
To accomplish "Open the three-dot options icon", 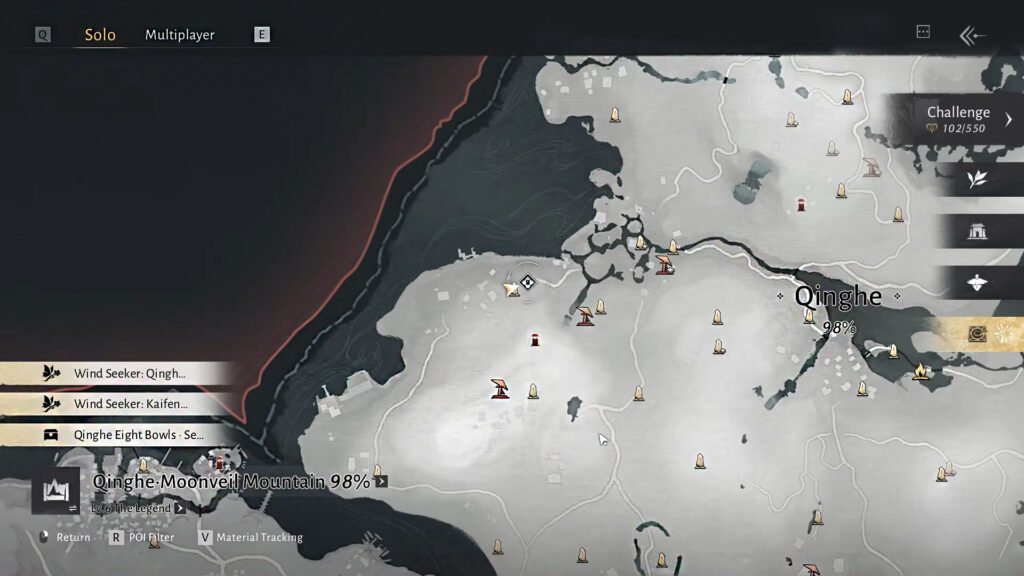I will coord(923,32).
